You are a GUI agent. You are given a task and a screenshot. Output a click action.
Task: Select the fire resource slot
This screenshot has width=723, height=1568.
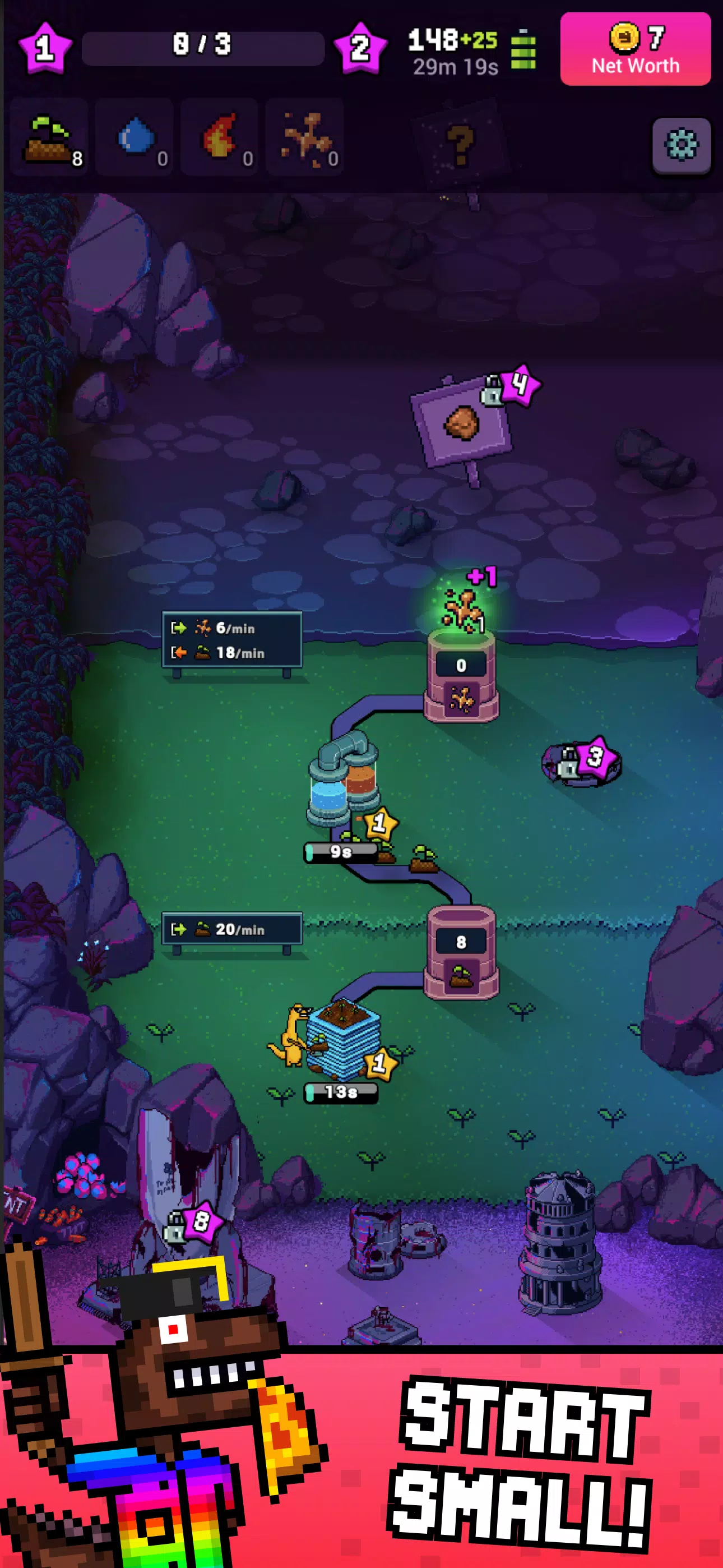click(220, 138)
